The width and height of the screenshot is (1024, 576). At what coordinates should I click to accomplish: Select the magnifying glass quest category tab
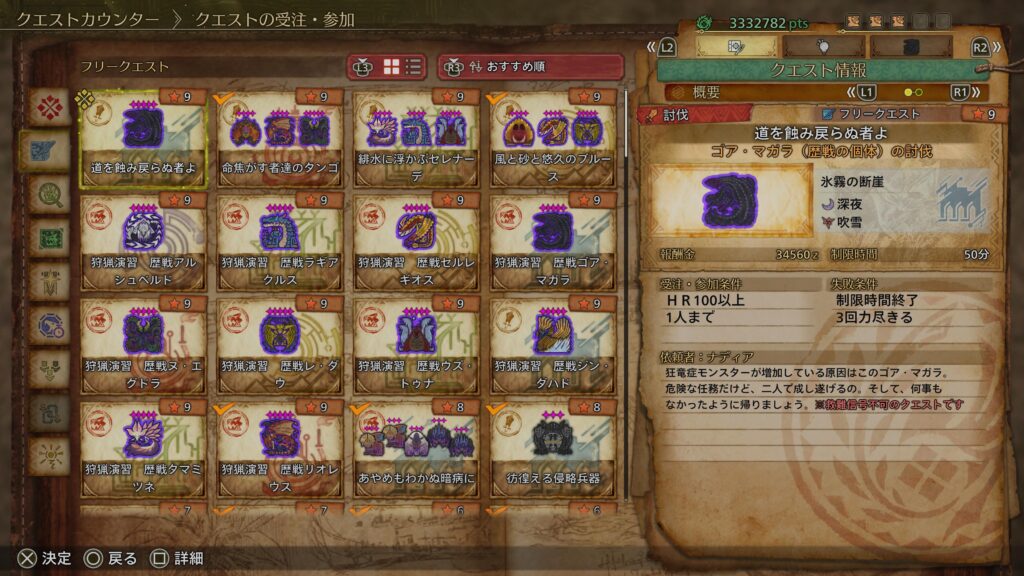(48, 191)
